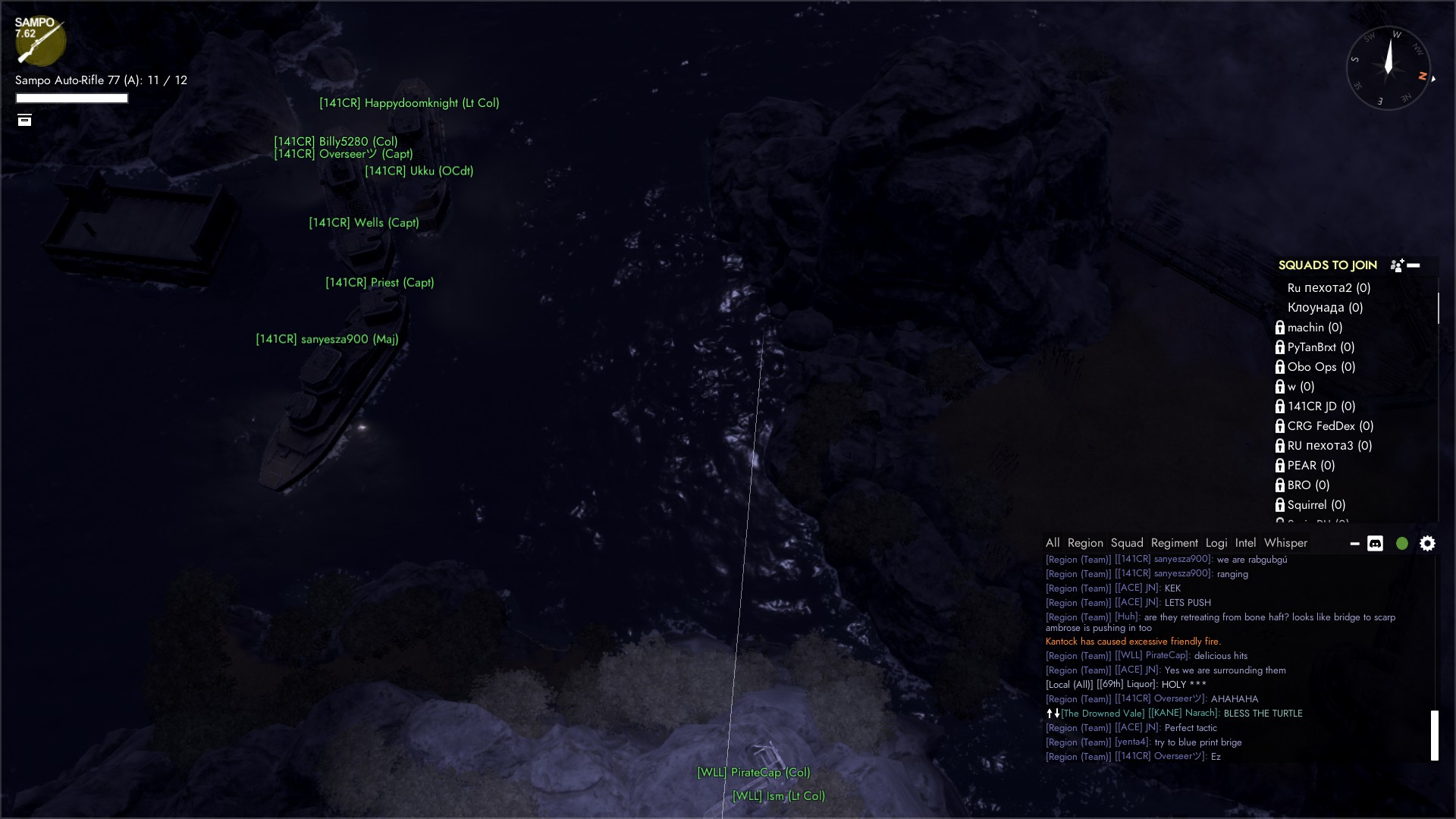Image resolution: width=1456 pixels, height=819 pixels.
Task: Open the Intel chat channel
Action: [x=1245, y=543]
